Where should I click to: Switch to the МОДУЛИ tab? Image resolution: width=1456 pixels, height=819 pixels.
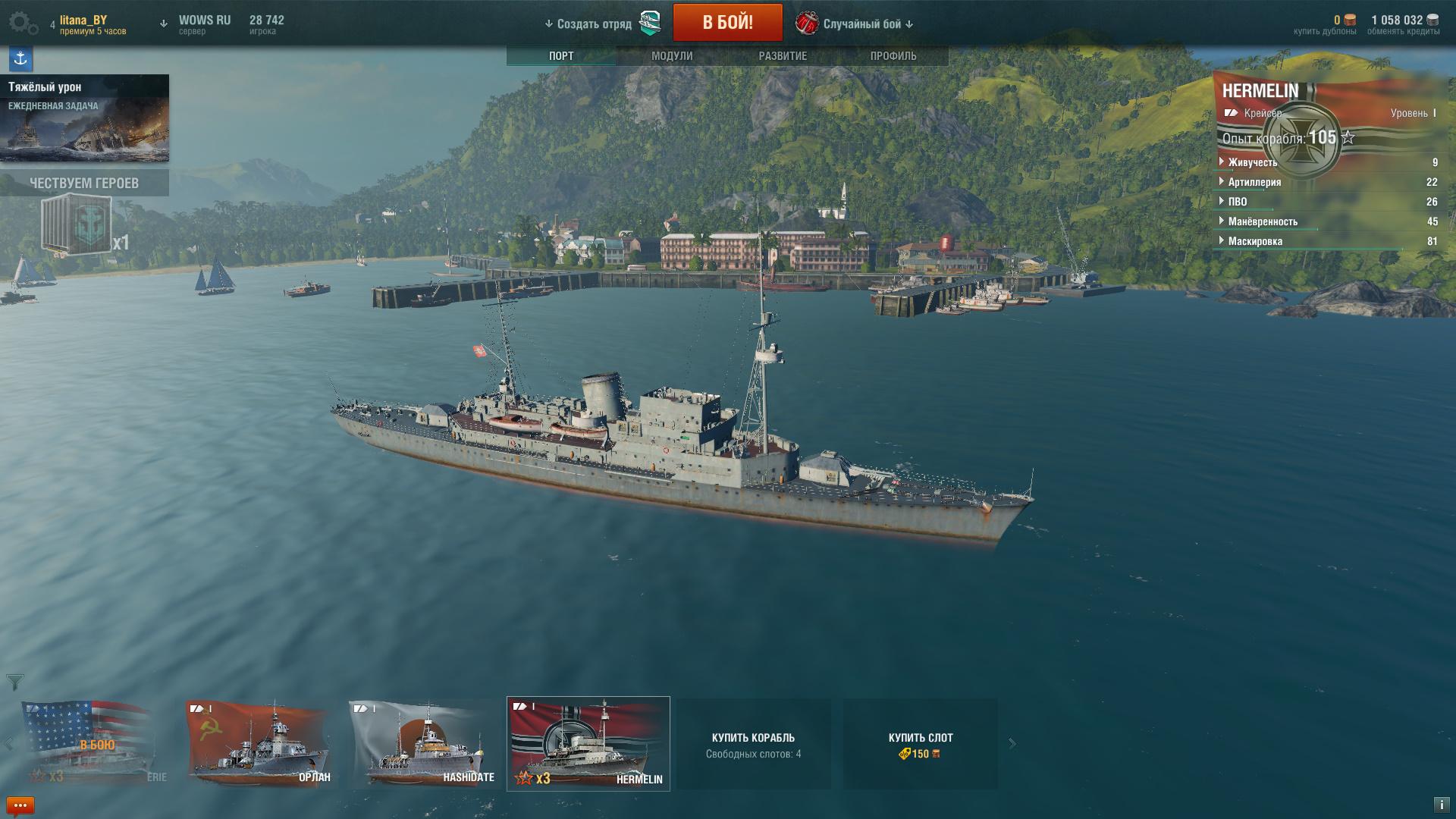click(672, 56)
